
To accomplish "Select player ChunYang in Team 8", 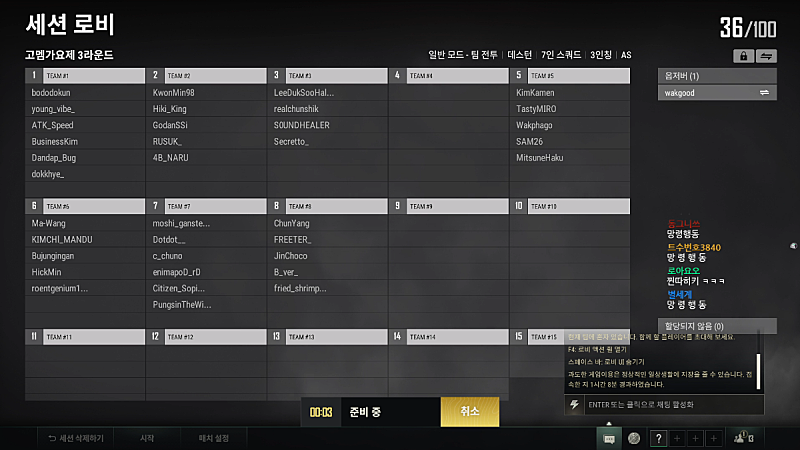I will [x=292, y=224].
